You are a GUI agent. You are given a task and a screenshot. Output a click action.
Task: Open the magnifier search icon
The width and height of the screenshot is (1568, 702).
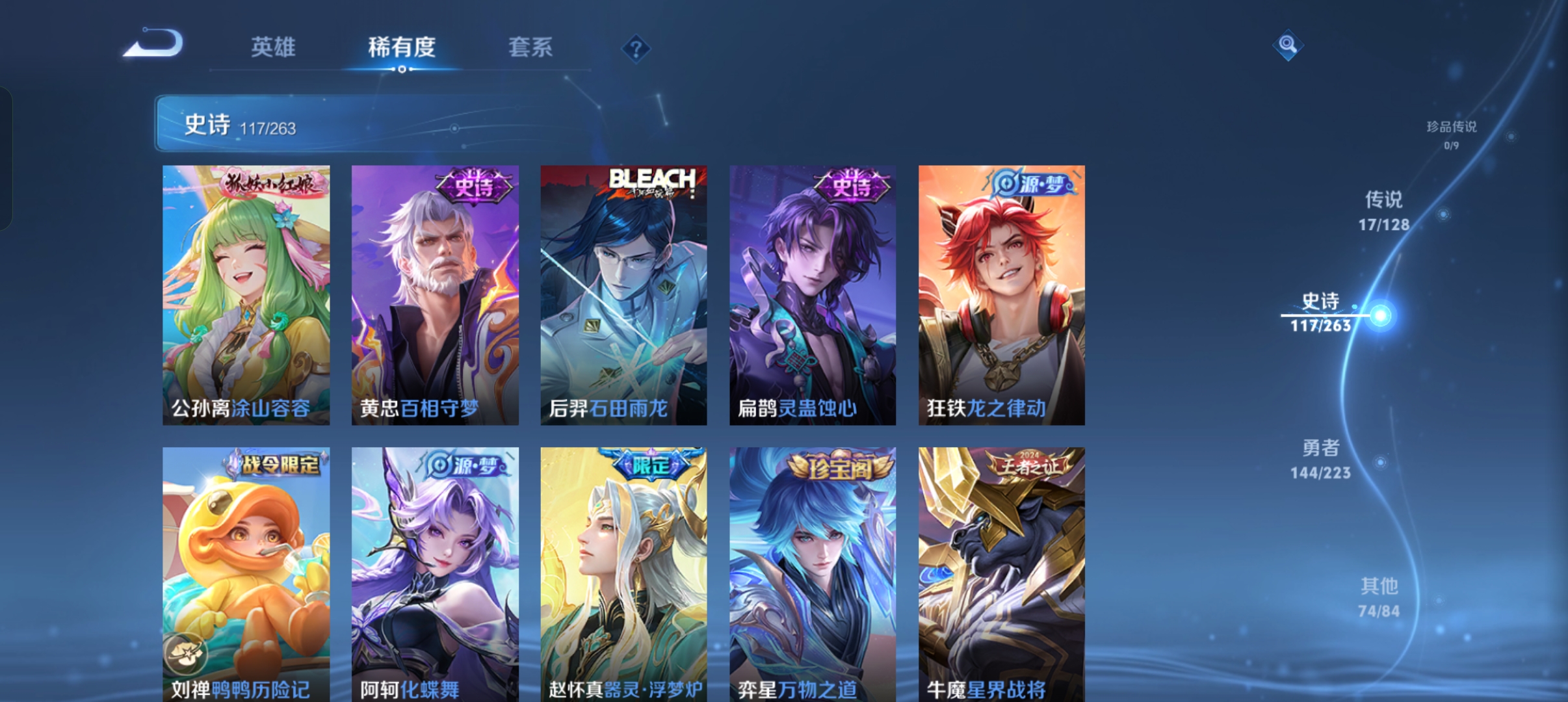click(x=1287, y=45)
